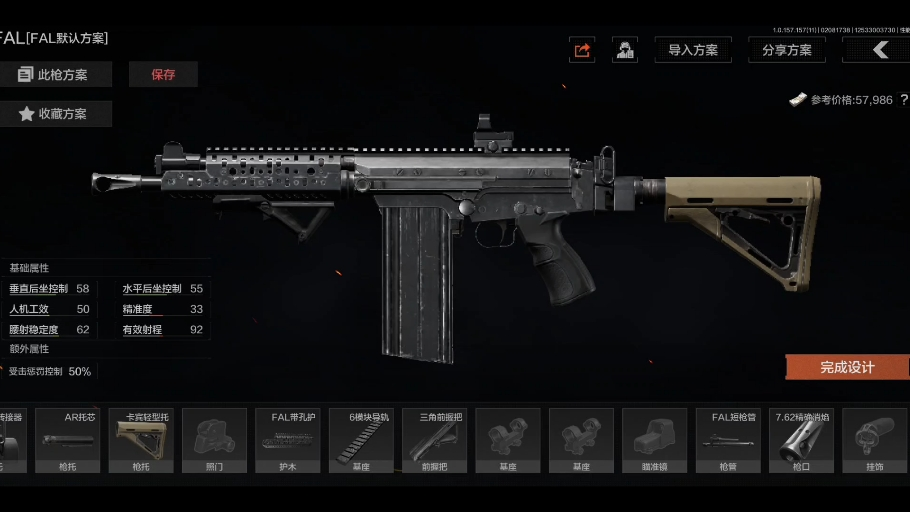
Task: Select the 6模块导轨 rail slot
Action: pyautogui.click(x=361, y=440)
